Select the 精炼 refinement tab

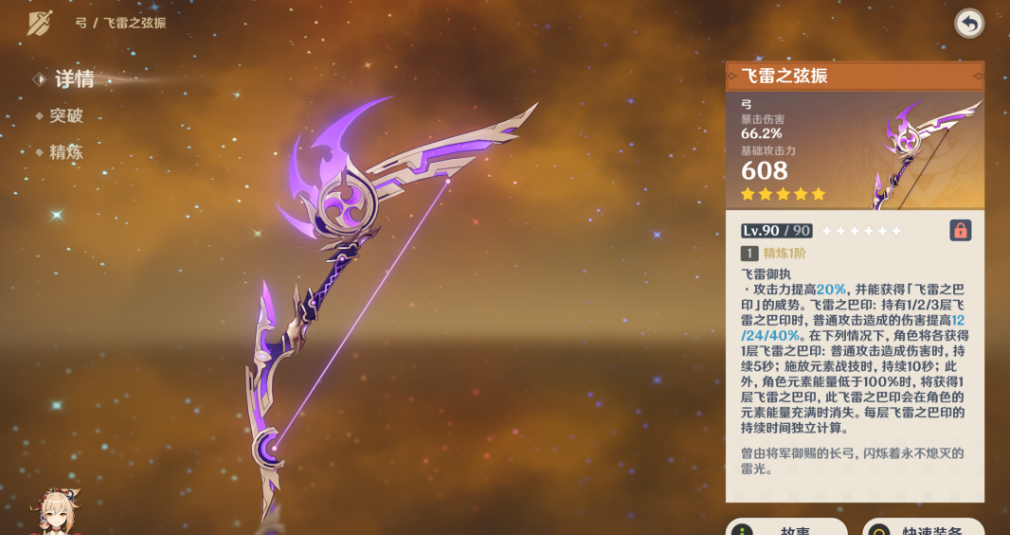[x=66, y=153]
